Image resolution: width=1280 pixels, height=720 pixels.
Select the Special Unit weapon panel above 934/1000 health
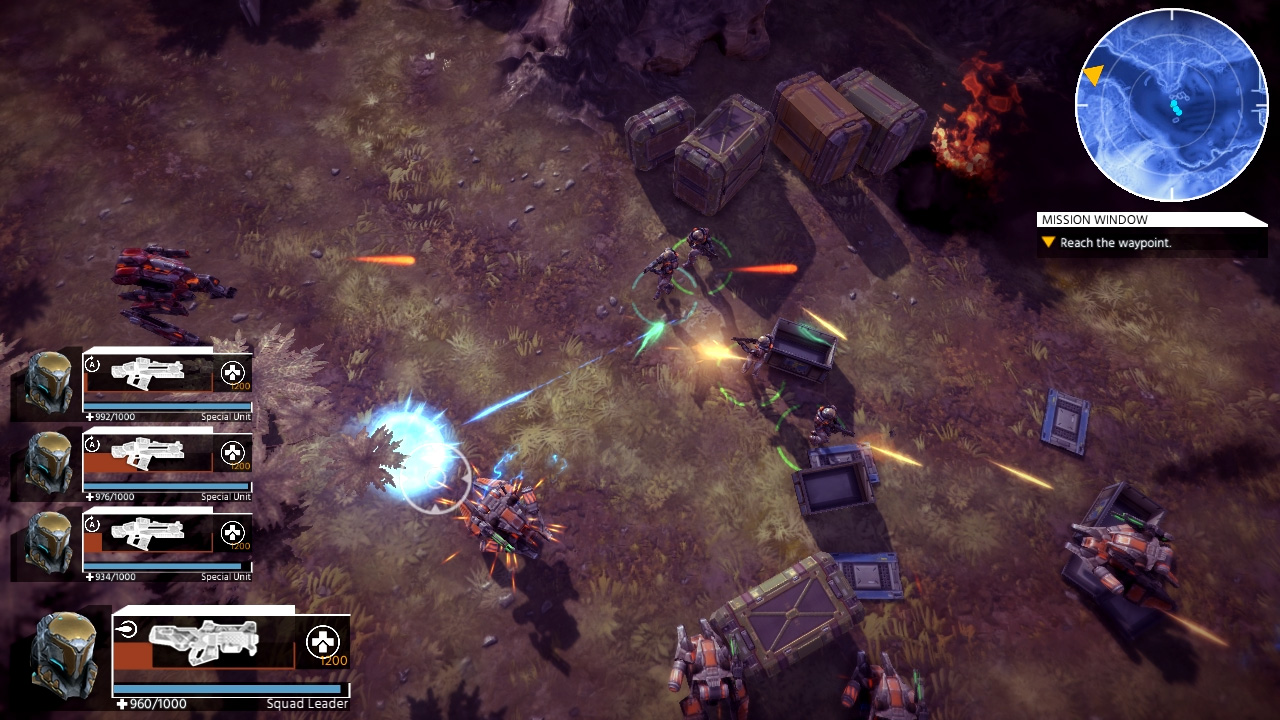[x=148, y=534]
